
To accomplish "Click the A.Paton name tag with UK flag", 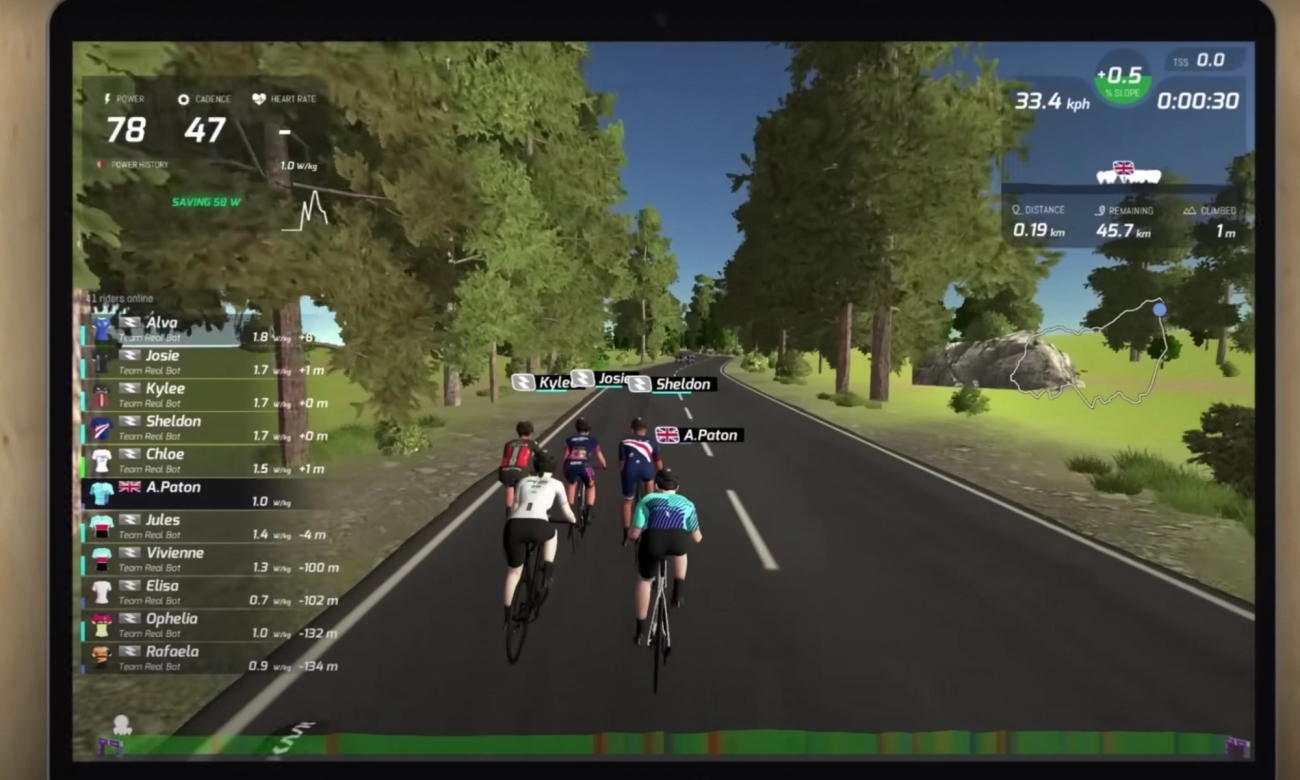I will coord(699,435).
